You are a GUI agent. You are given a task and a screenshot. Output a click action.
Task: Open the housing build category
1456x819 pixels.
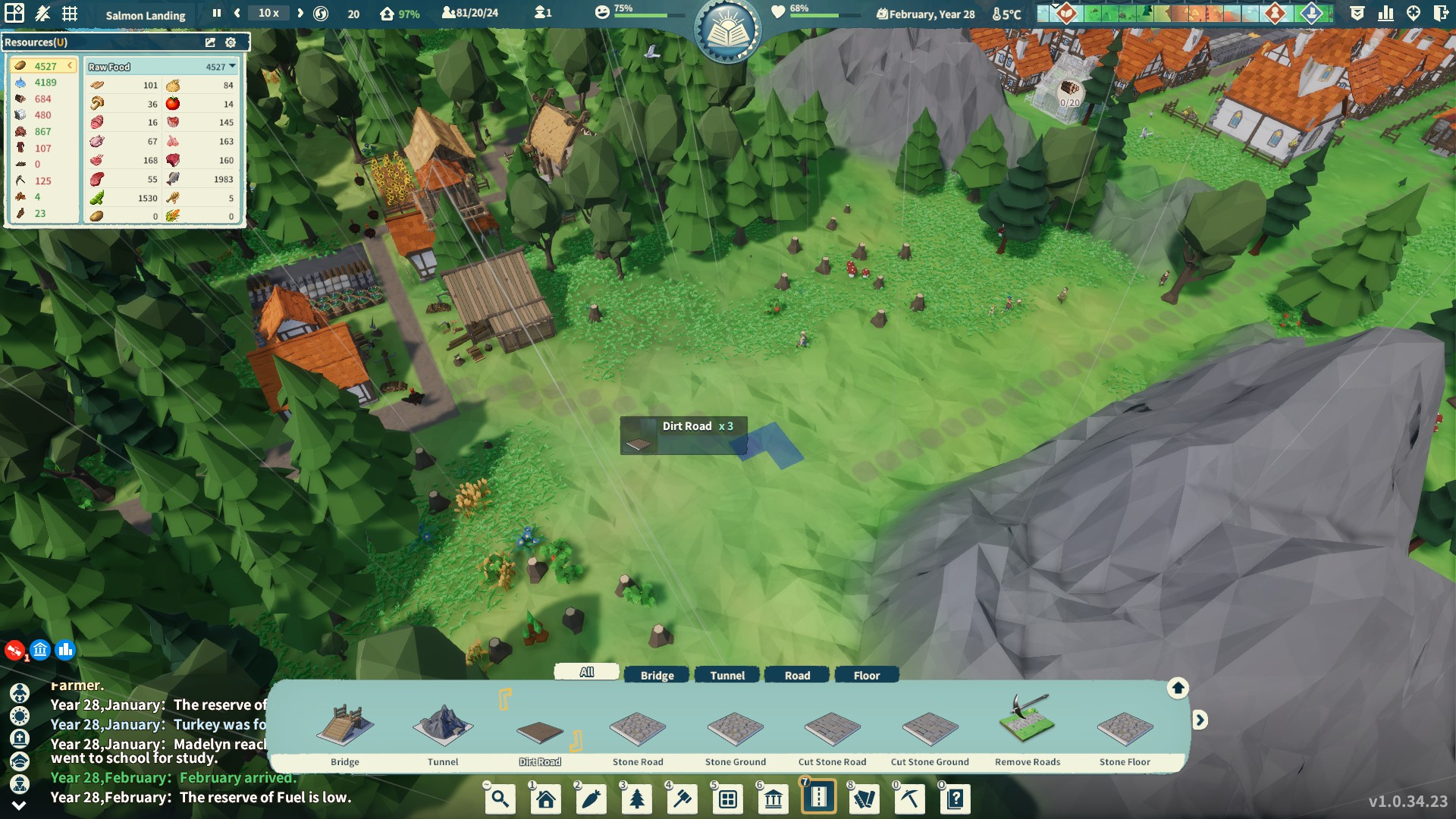546,799
